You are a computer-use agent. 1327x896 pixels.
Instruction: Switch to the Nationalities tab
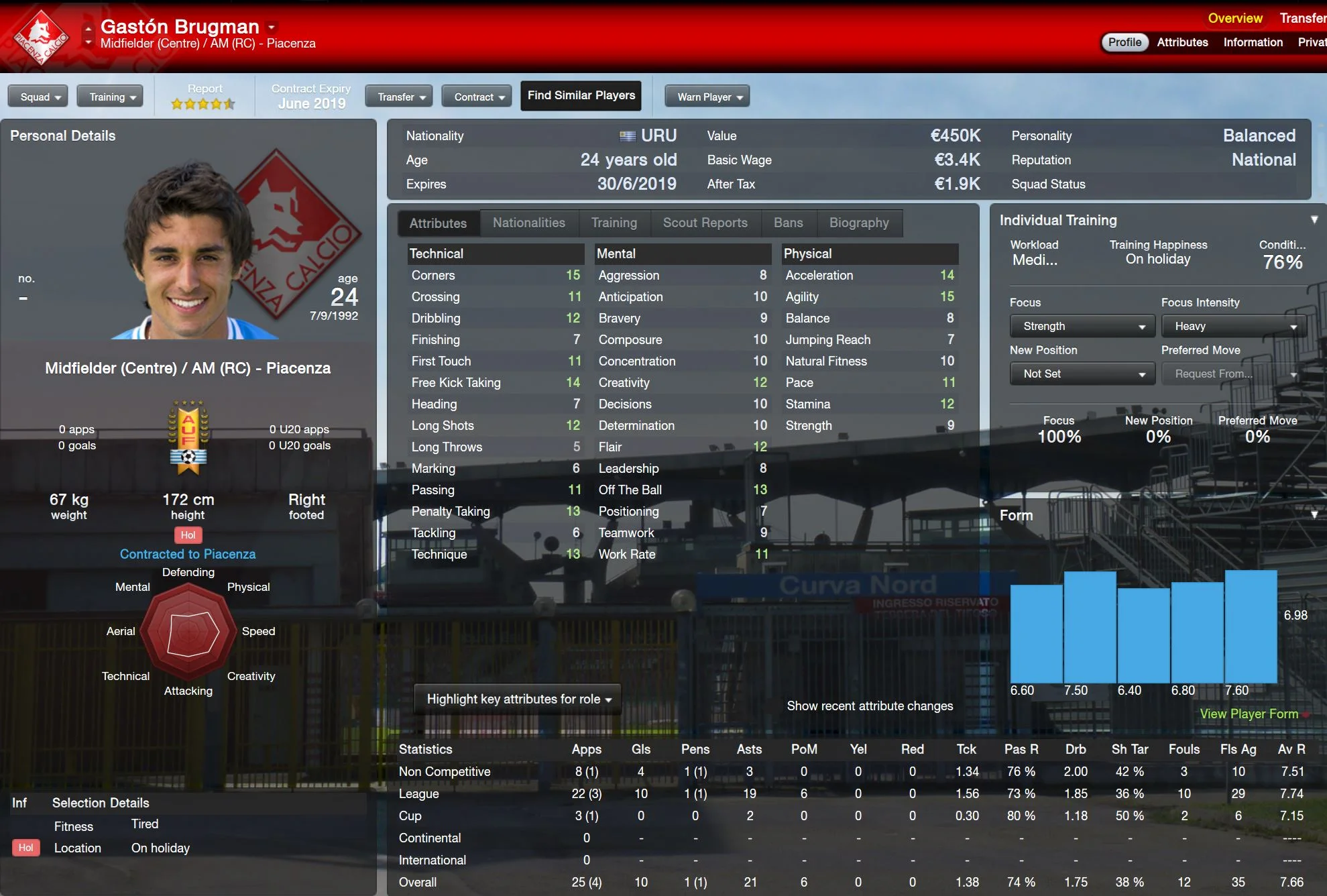[528, 223]
